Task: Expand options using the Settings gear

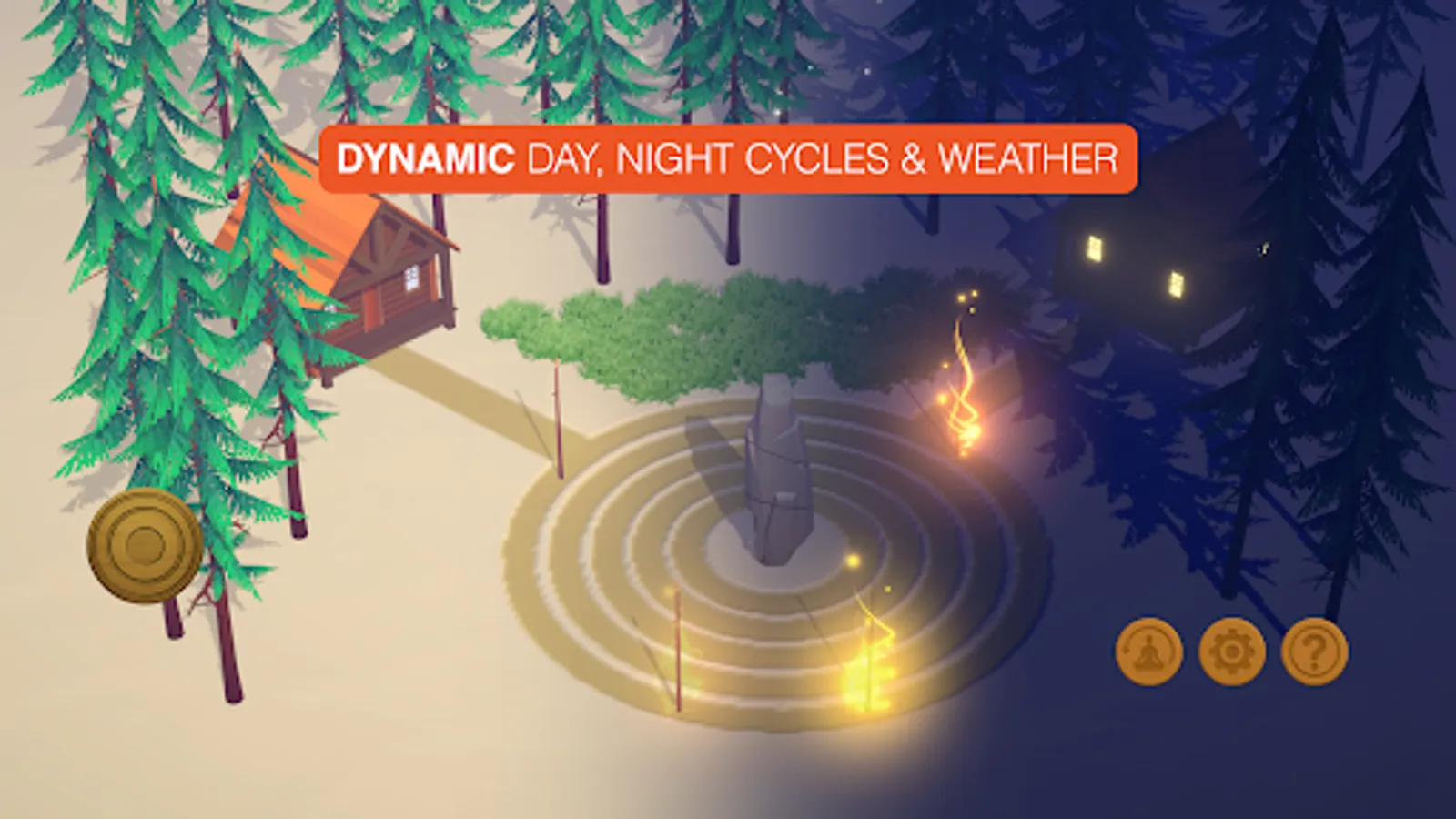Action: click(x=1231, y=652)
